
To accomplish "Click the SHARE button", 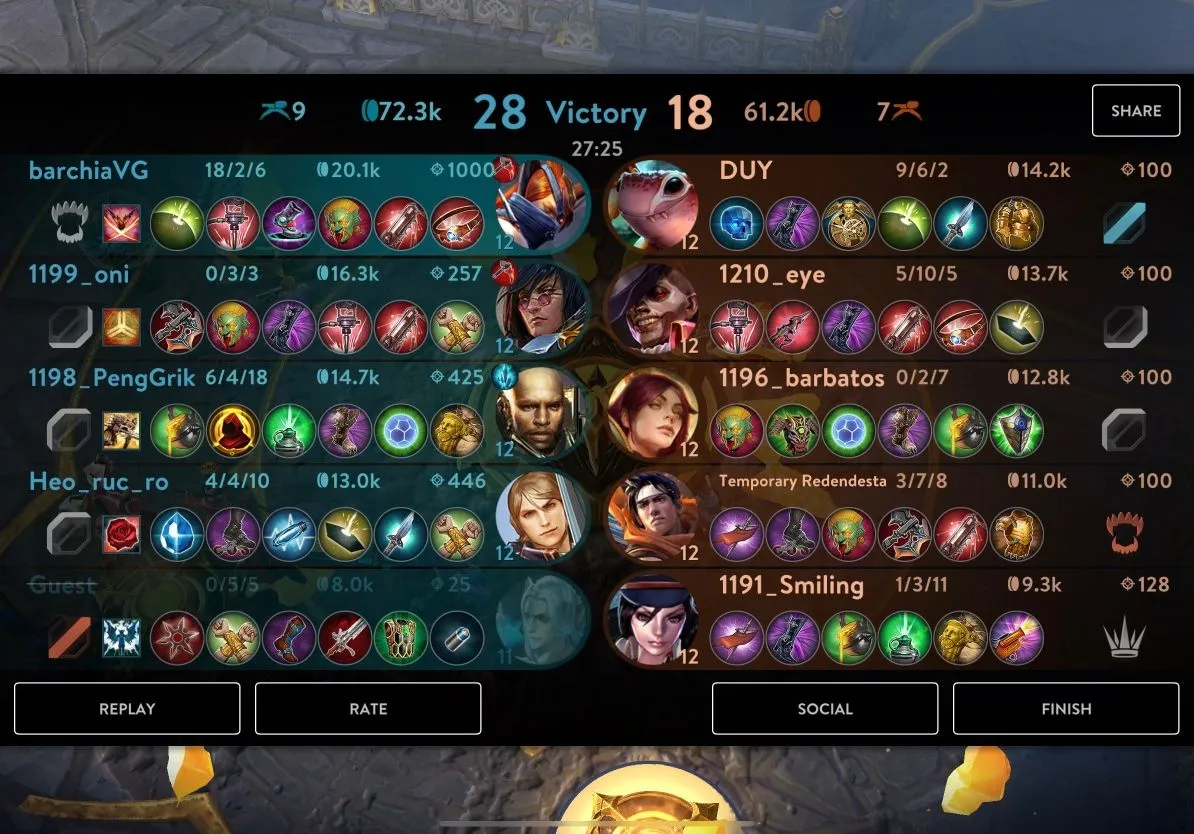I will [1136, 111].
